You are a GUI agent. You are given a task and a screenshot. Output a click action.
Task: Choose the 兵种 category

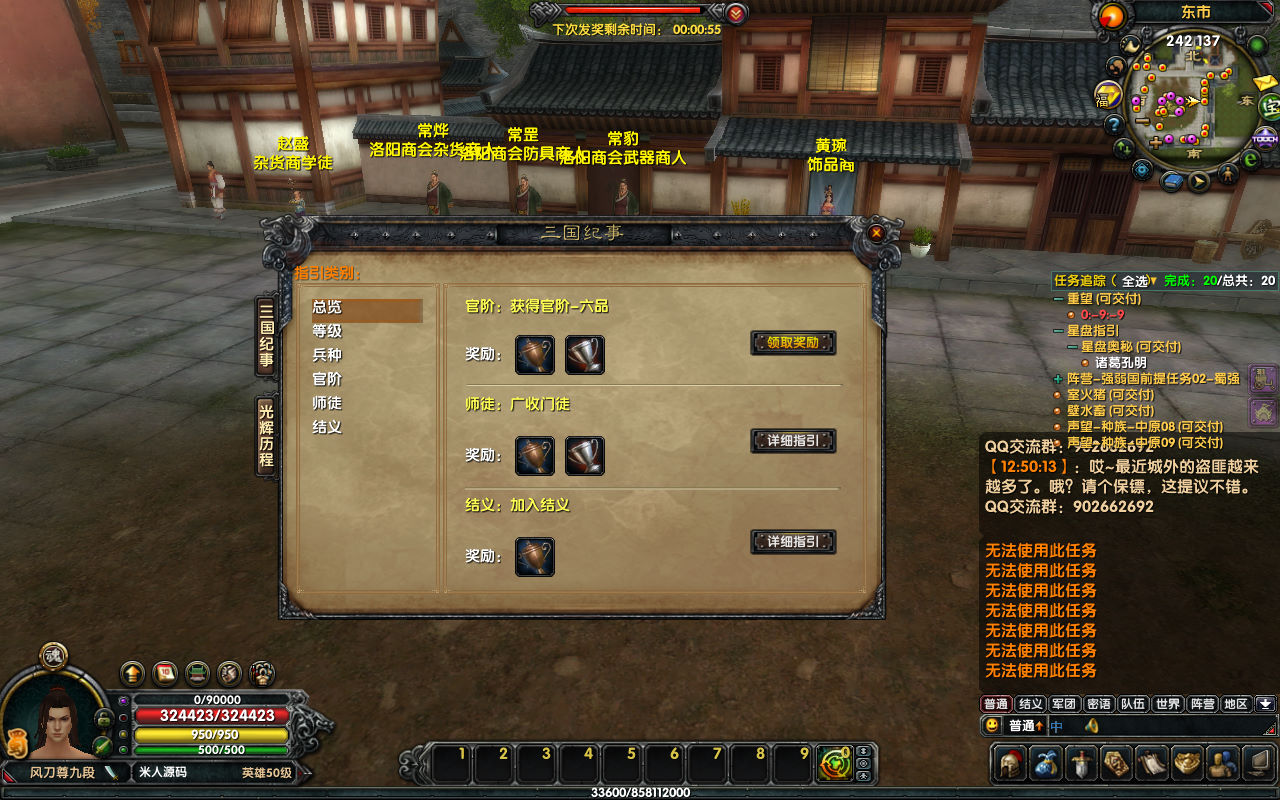[x=328, y=355]
